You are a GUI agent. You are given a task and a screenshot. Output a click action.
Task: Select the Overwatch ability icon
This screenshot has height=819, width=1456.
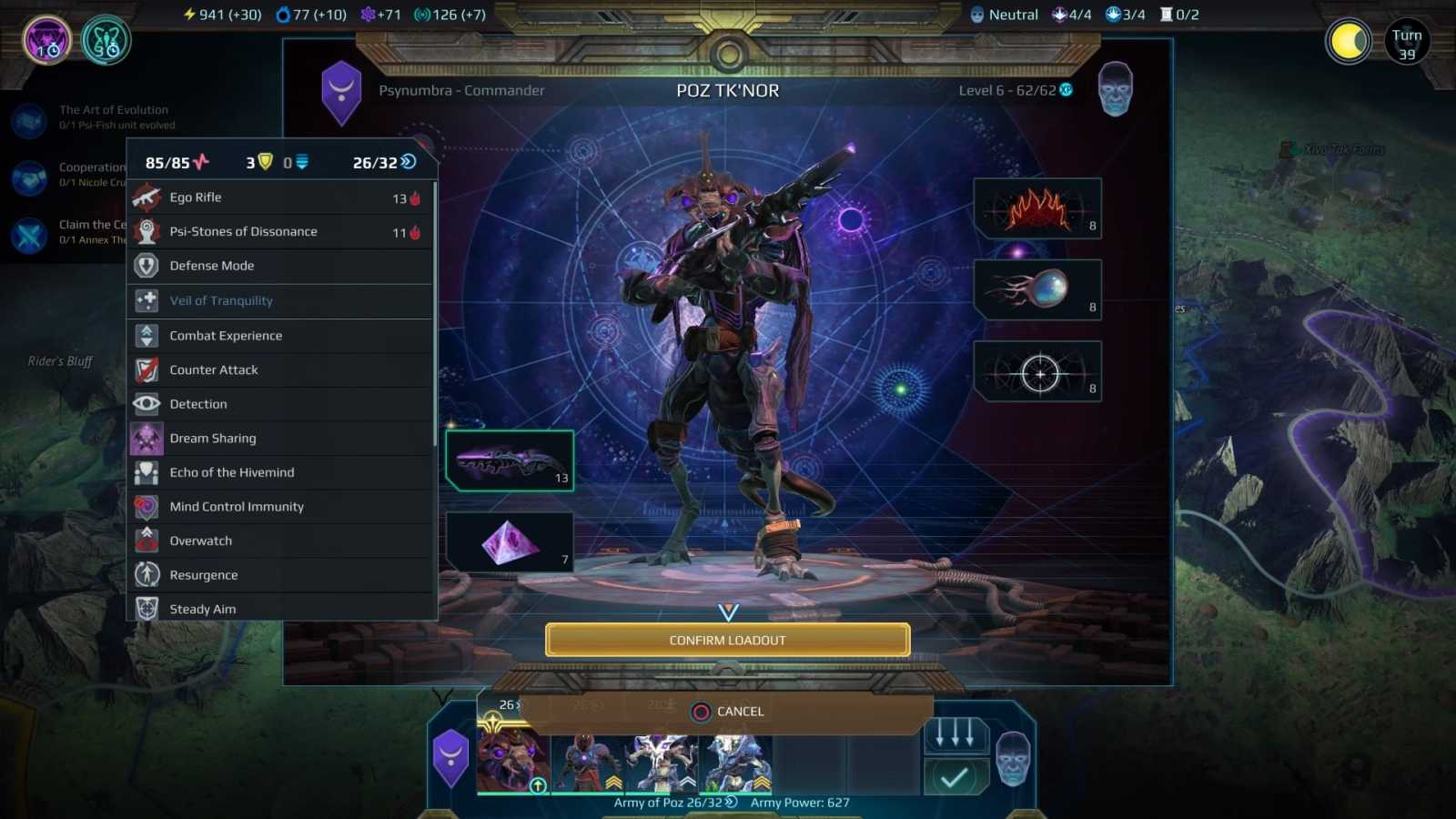[x=147, y=540]
